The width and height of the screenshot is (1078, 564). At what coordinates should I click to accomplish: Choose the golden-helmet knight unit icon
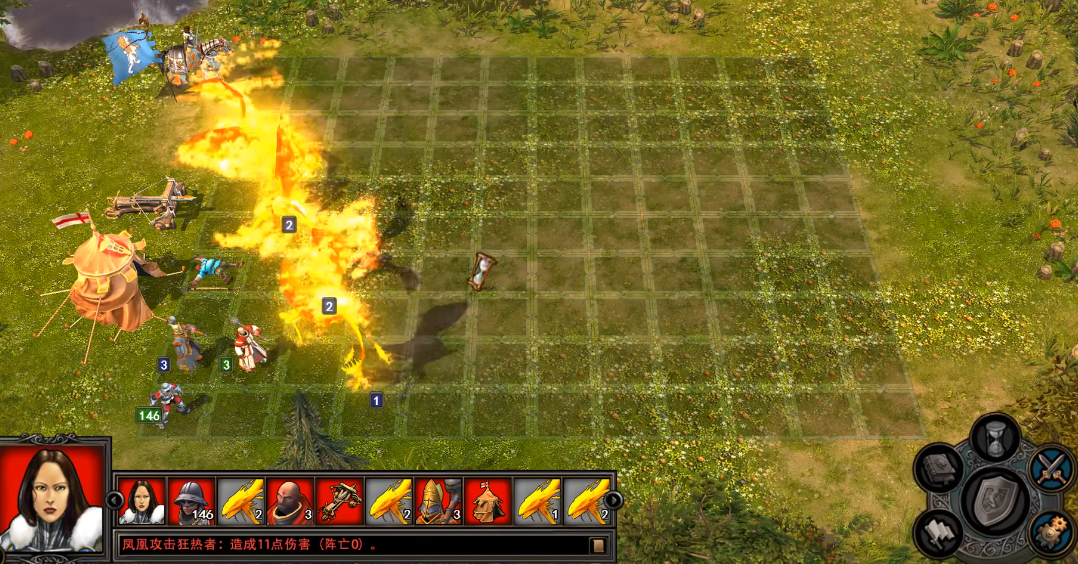[x=438, y=501]
